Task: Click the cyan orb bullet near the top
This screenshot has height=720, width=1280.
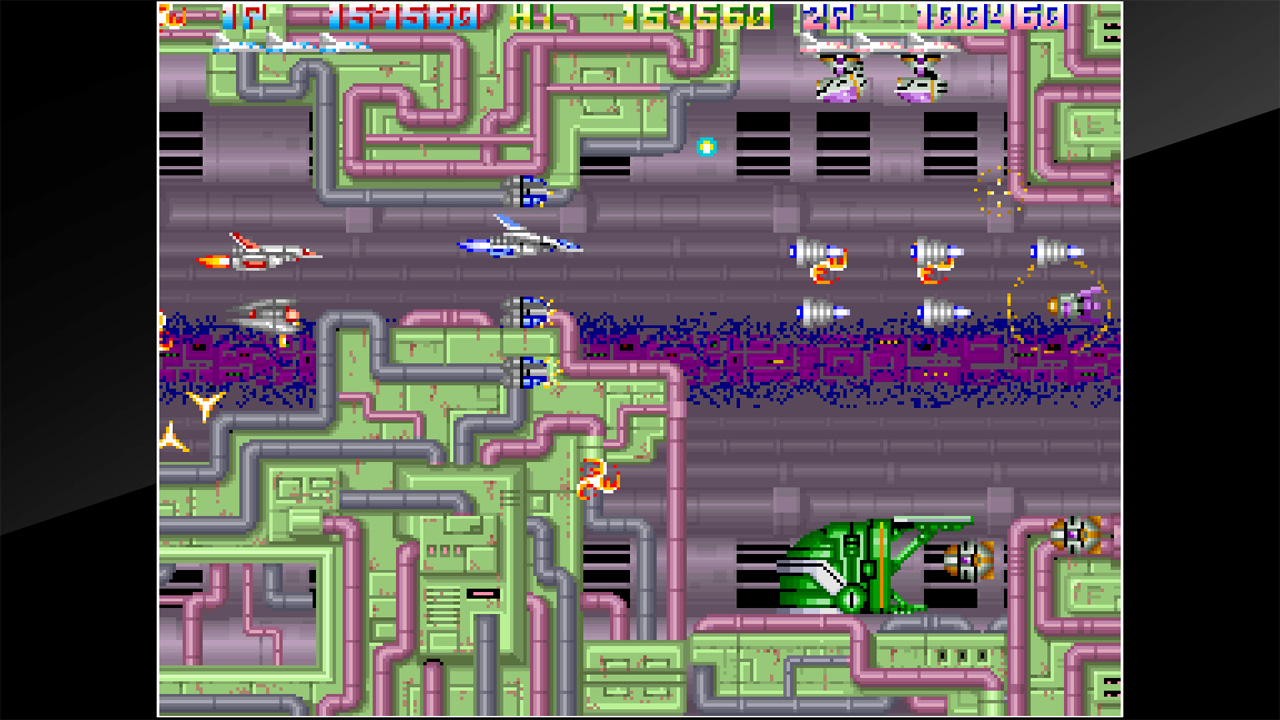Action: tap(706, 145)
